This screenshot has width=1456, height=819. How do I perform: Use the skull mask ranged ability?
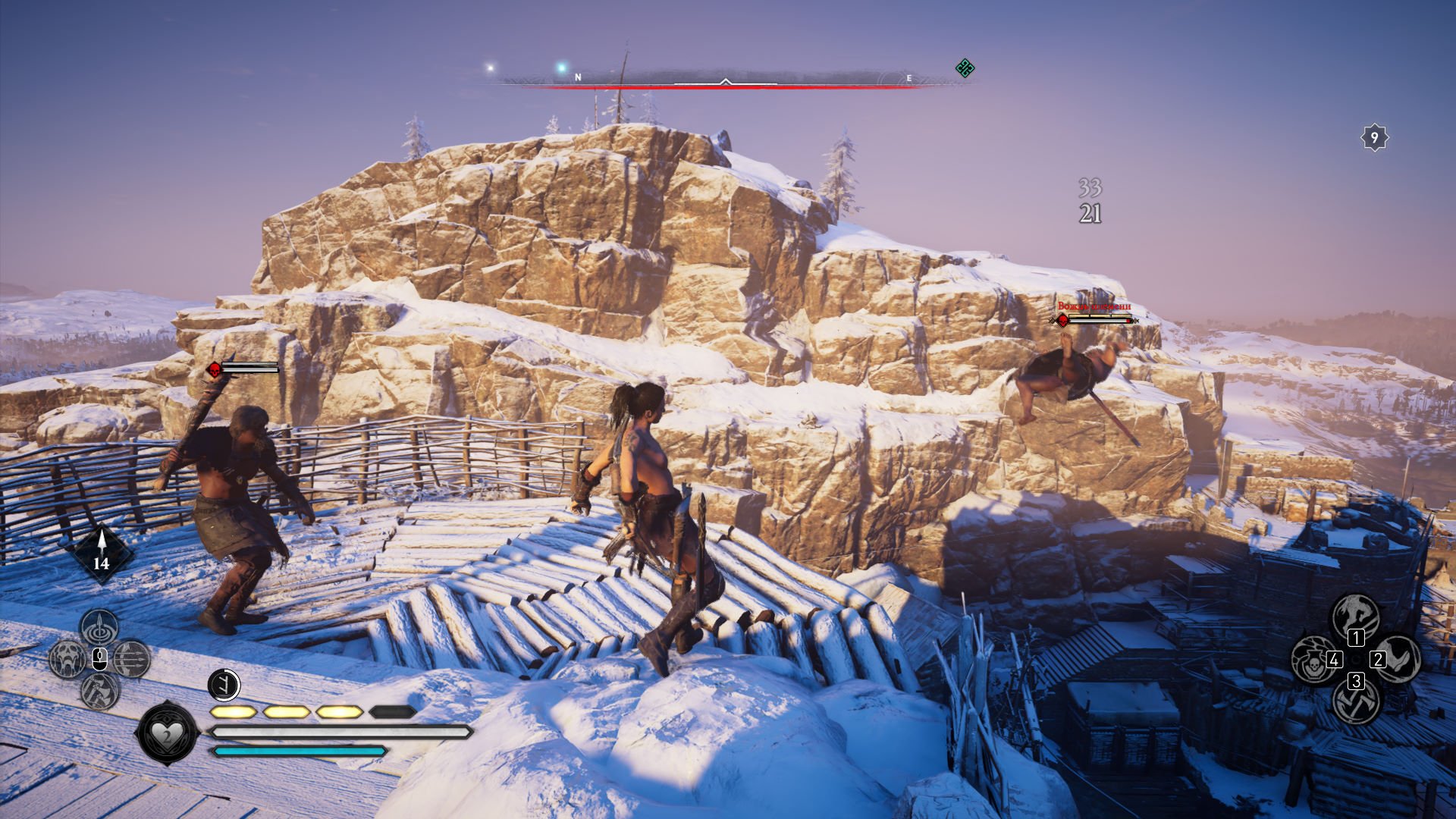pyautogui.click(x=67, y=658)
